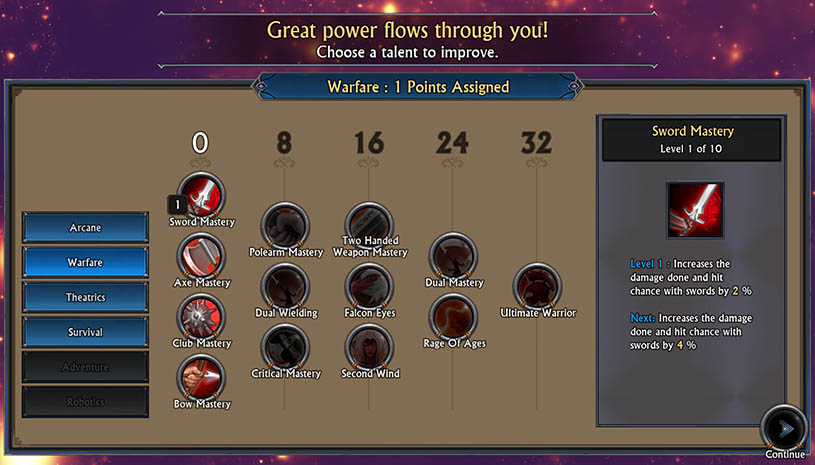Viewport: 815px width, 465px height.
Task: Choose the Second Wind talent
Action: click(x=369, y=347)
